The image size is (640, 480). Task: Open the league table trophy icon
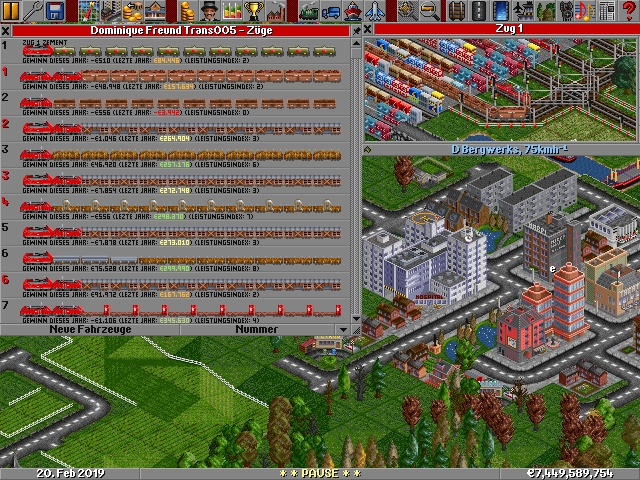(x=255, y=11)
